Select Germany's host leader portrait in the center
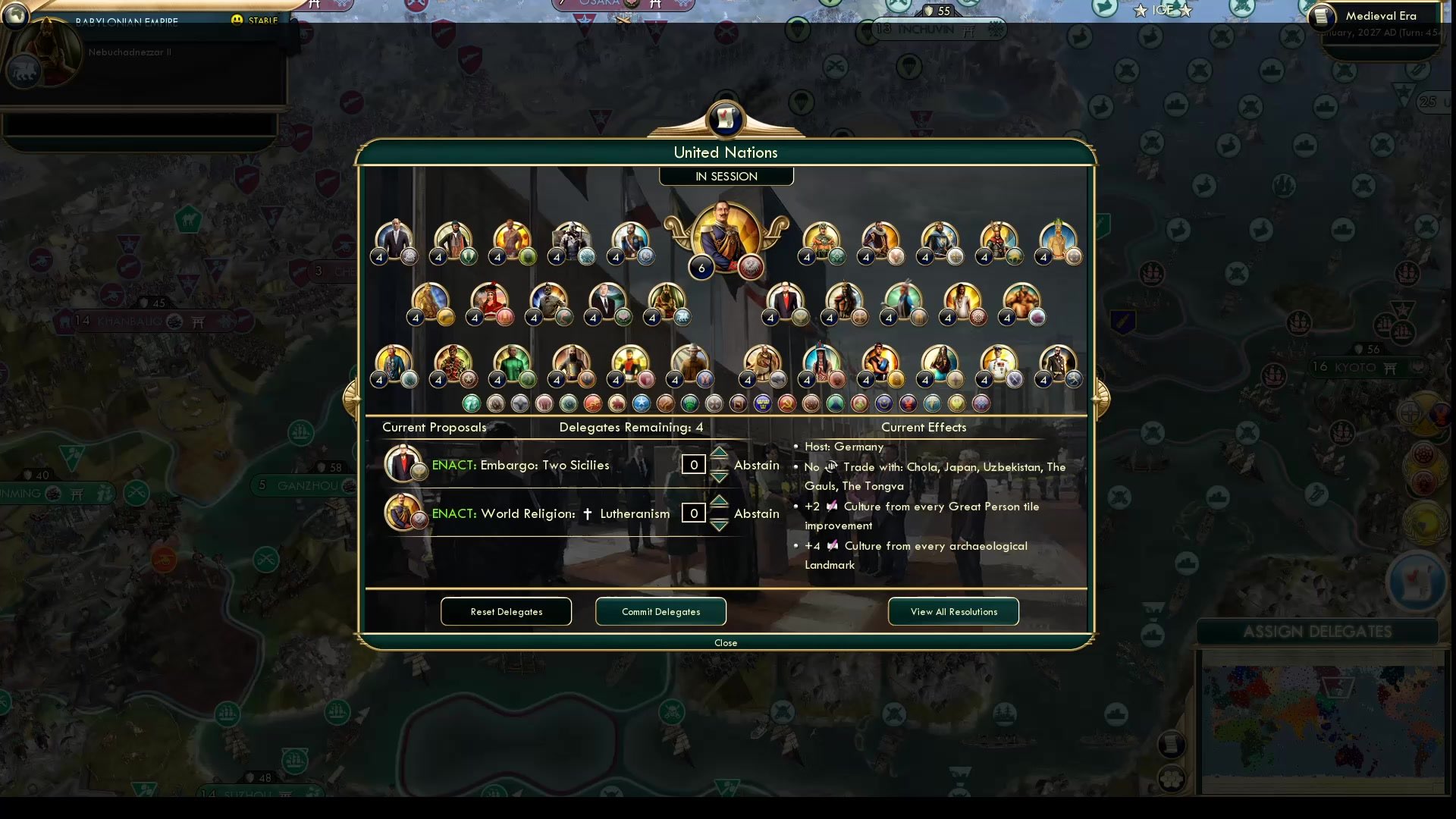The image size is (1456, 819). tap(724, 235)
